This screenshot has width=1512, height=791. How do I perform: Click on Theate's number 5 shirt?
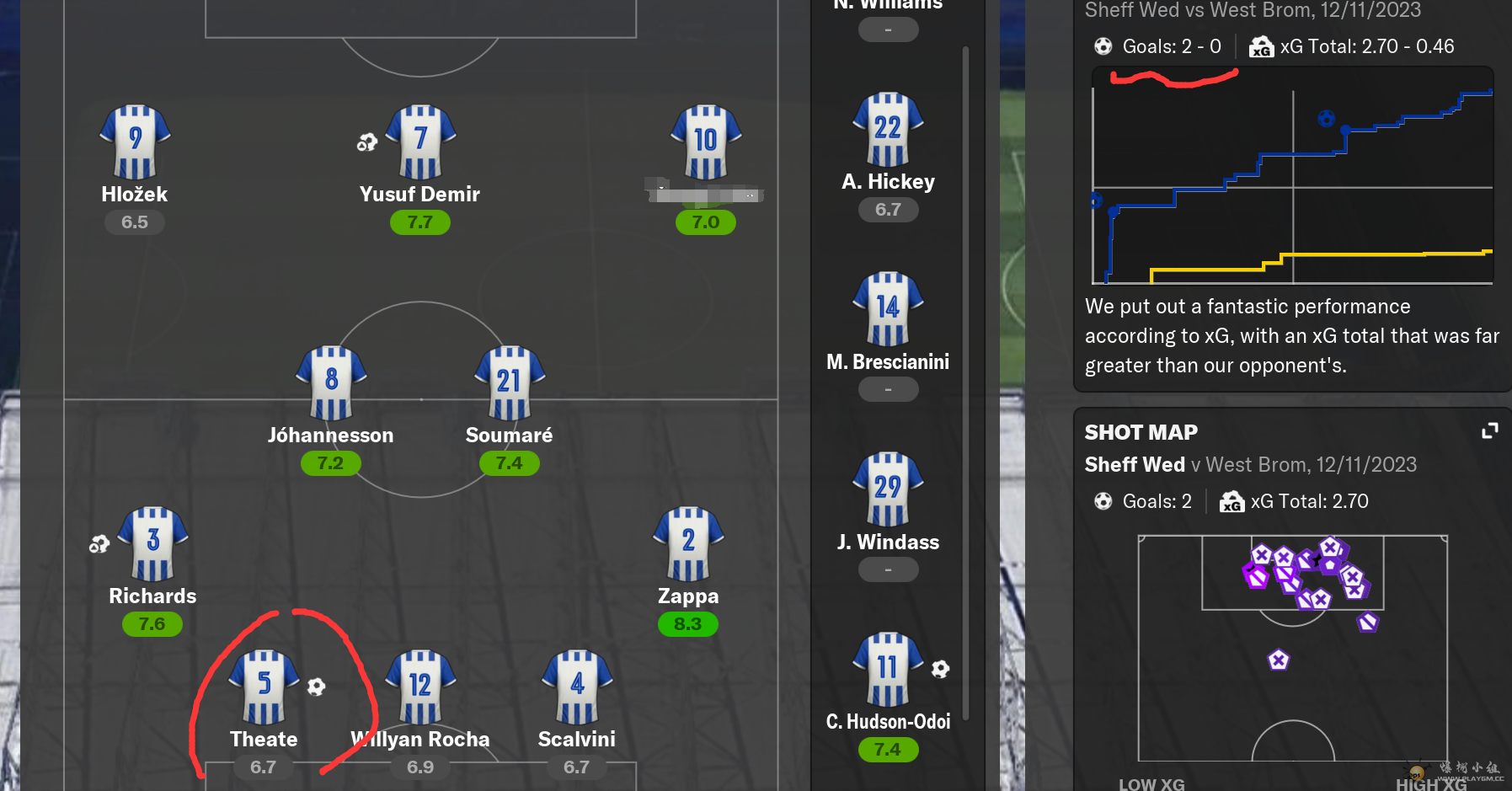[x=264, y=687]
